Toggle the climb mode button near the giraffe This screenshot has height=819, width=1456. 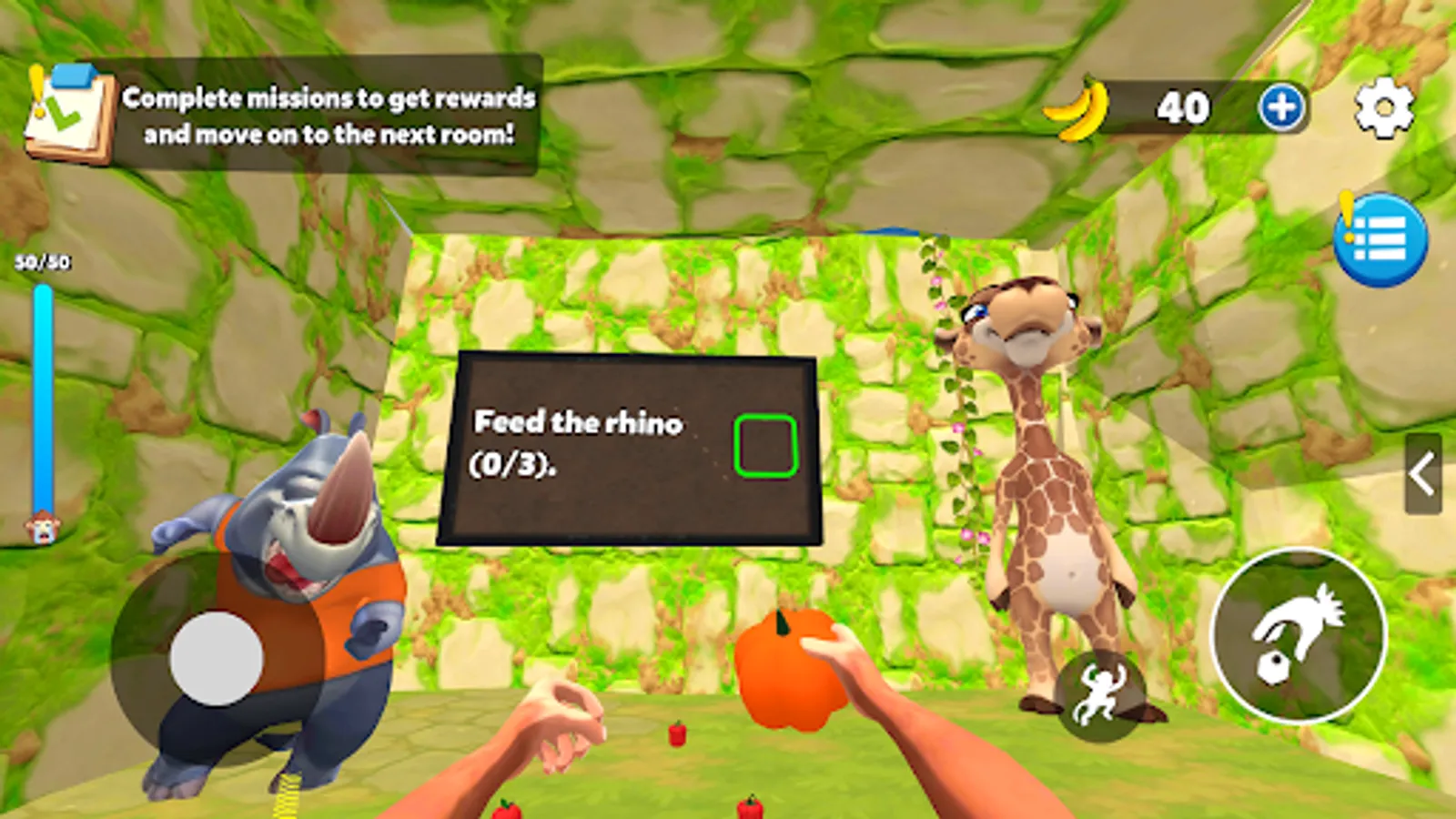(1098, 697)
